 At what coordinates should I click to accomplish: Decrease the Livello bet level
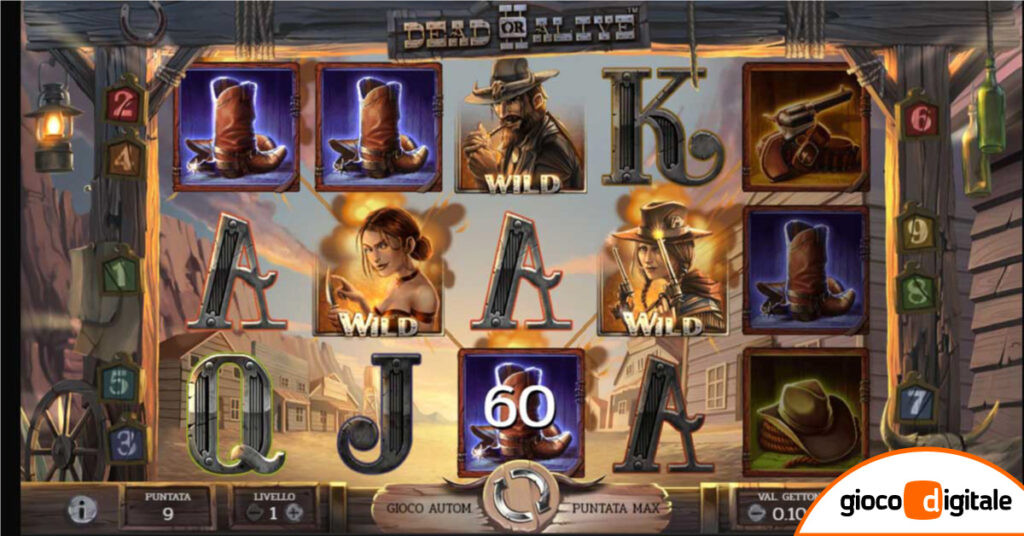pyautogui.click(x=254, y=513)
